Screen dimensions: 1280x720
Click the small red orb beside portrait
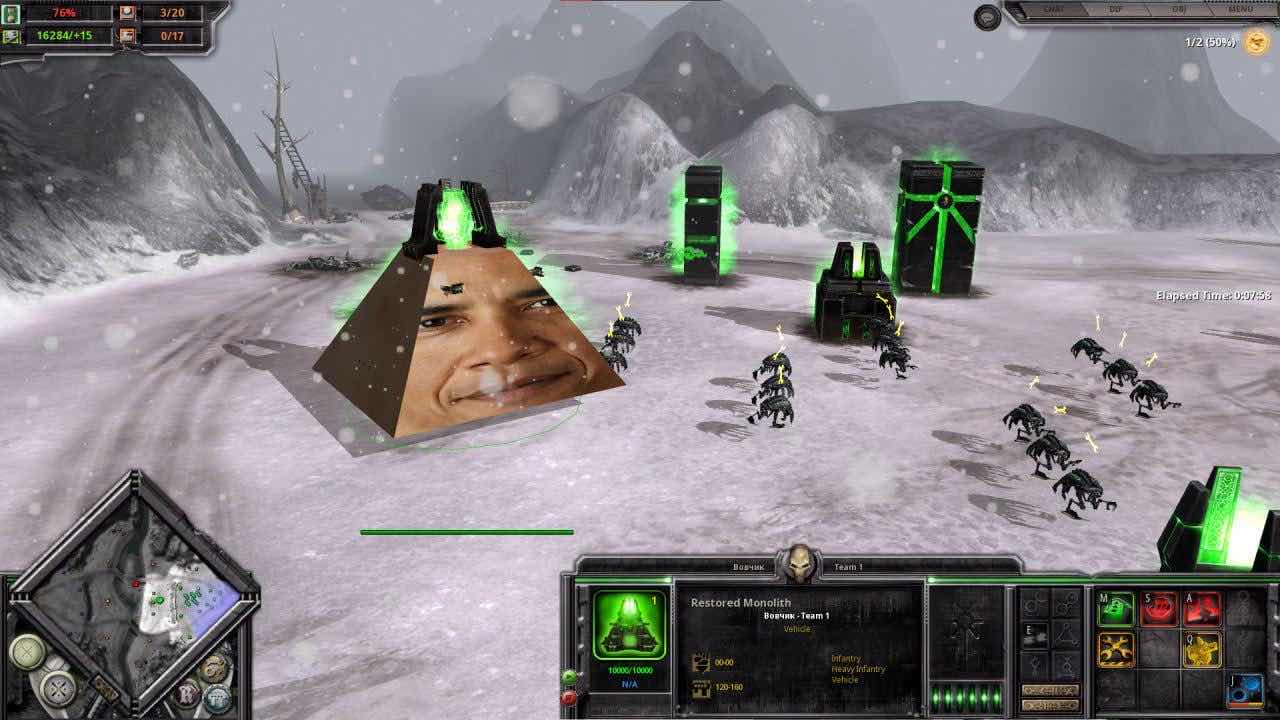click(x=569, y=697)
